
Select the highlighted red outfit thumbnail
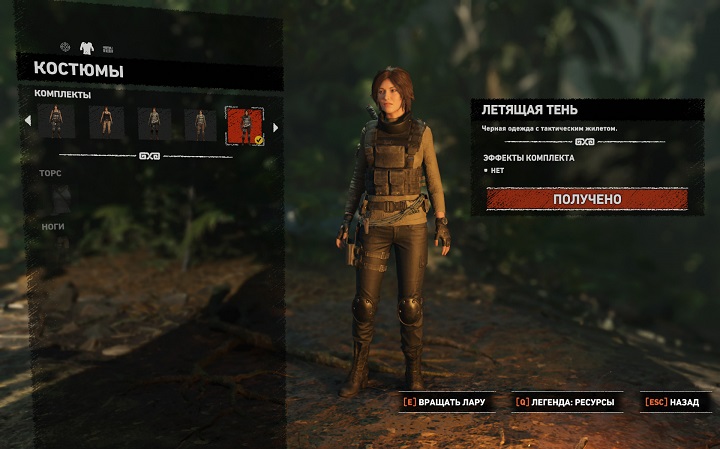coord(244,124)
